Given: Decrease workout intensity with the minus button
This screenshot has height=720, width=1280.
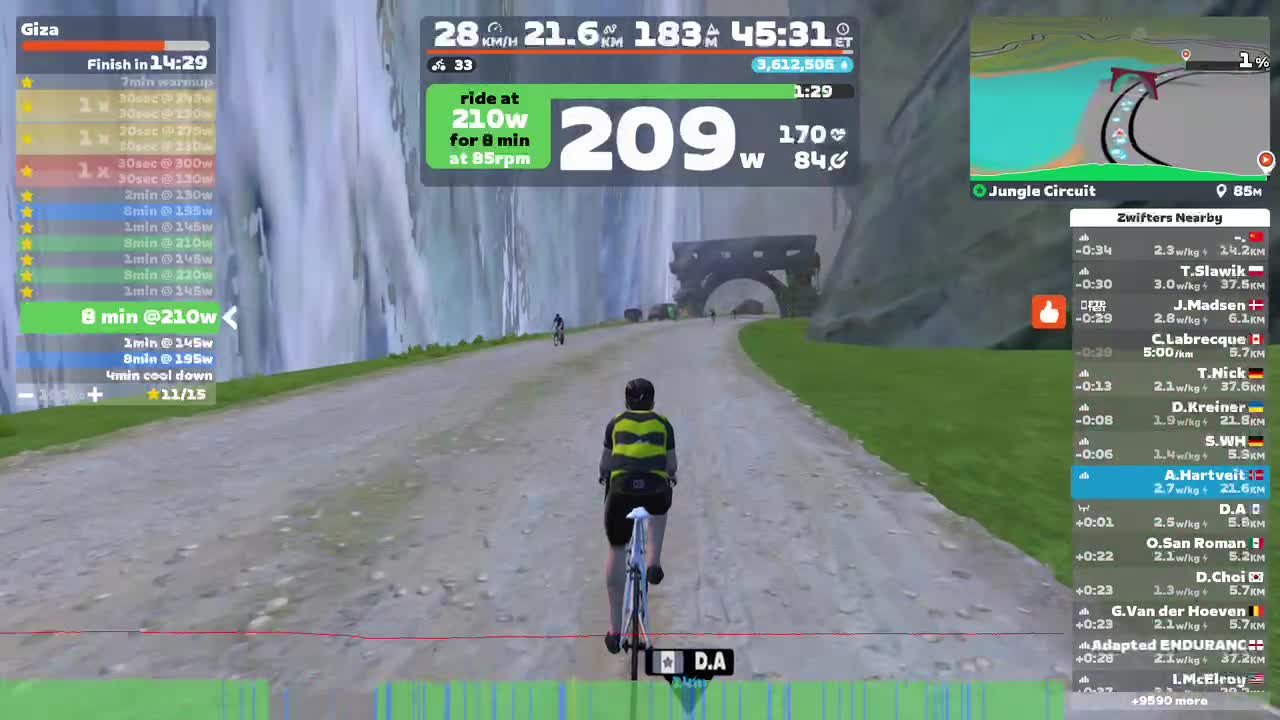Looking at the screenshot, I should click(x=26, y=395).
